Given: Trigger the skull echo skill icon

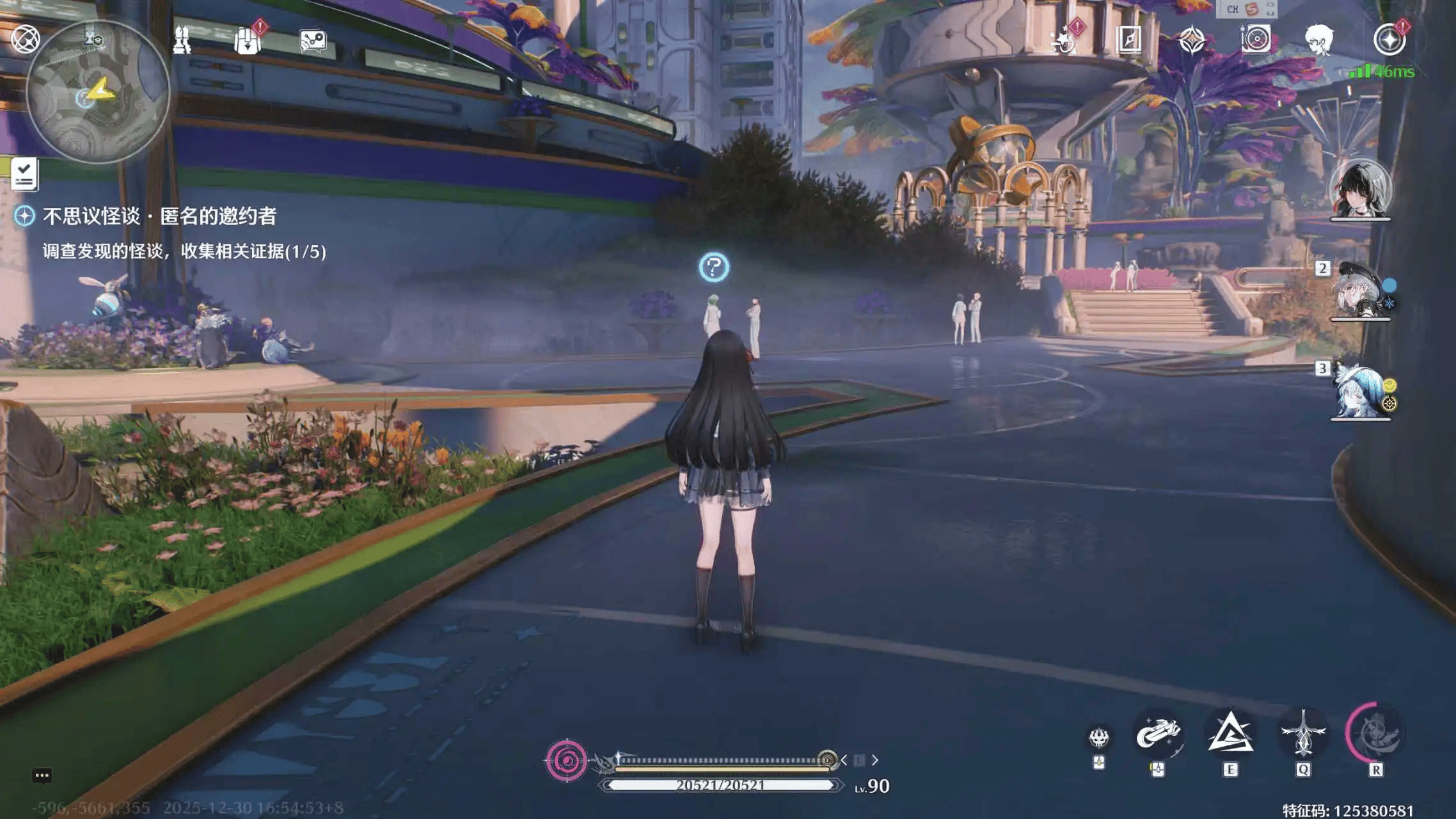Looking at the screenshot, I should [x=1099, y=738].
